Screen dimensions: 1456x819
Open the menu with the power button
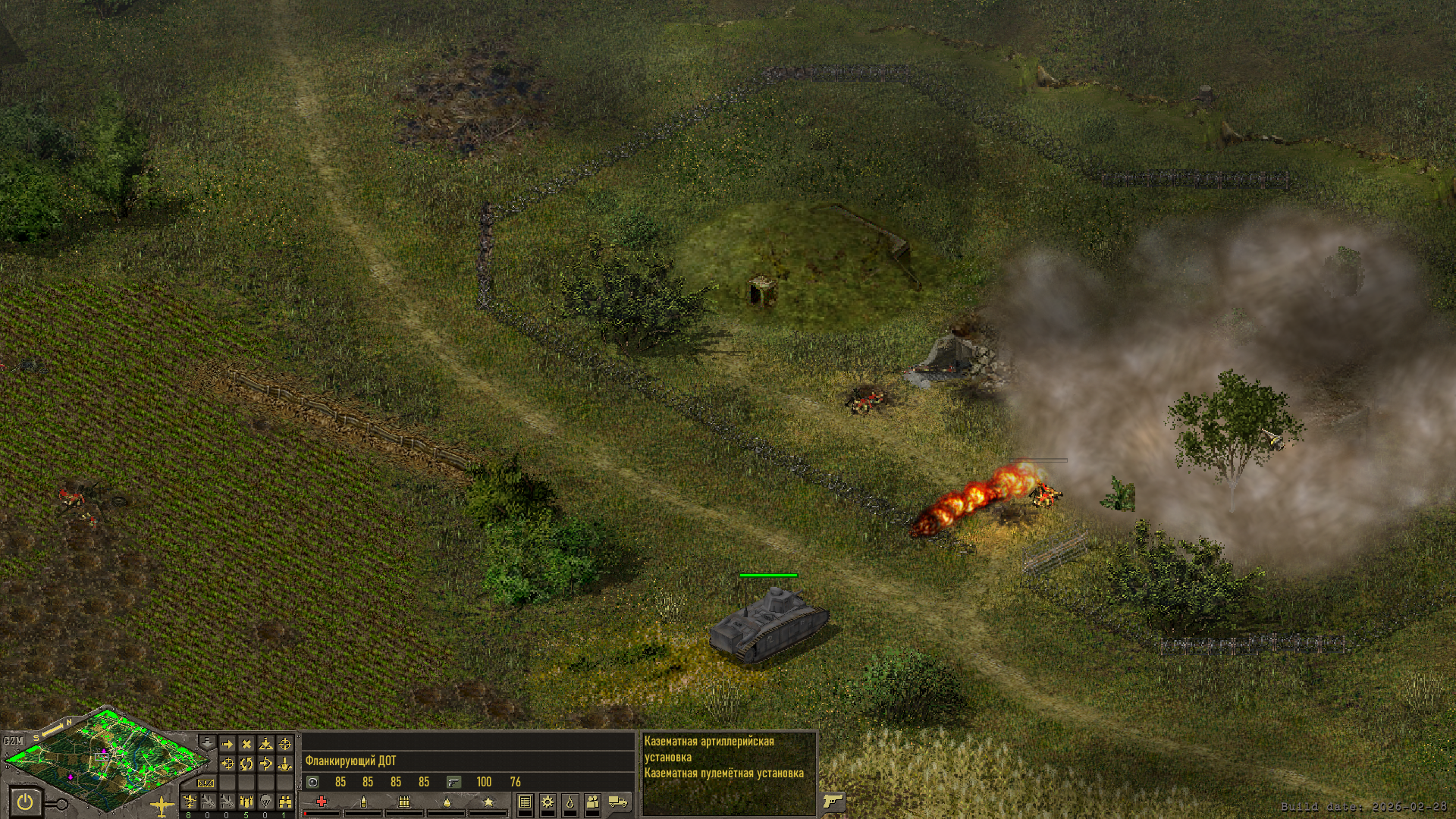point(25,801)
